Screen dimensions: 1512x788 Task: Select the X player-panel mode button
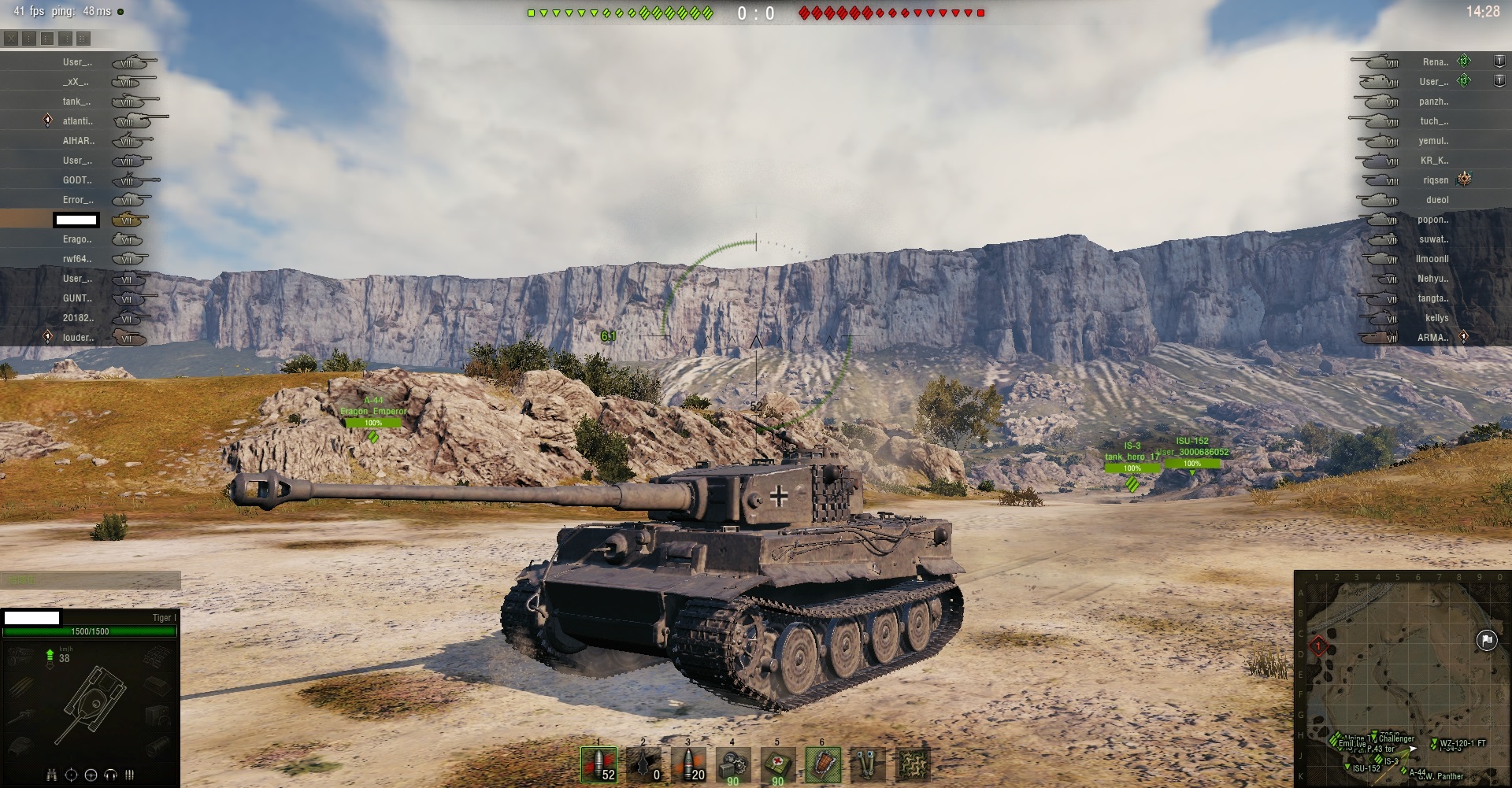click(x=11, y=38)
